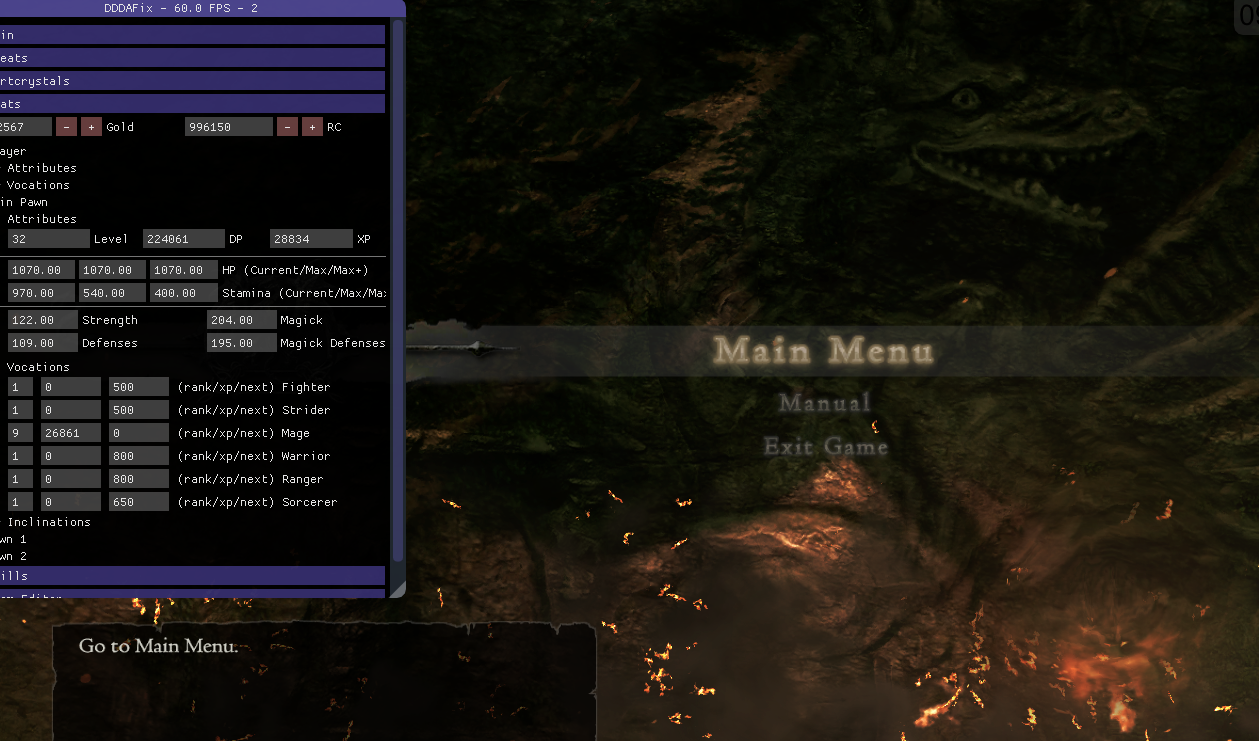Select the Main Menu option

click(x=823, y=351)
